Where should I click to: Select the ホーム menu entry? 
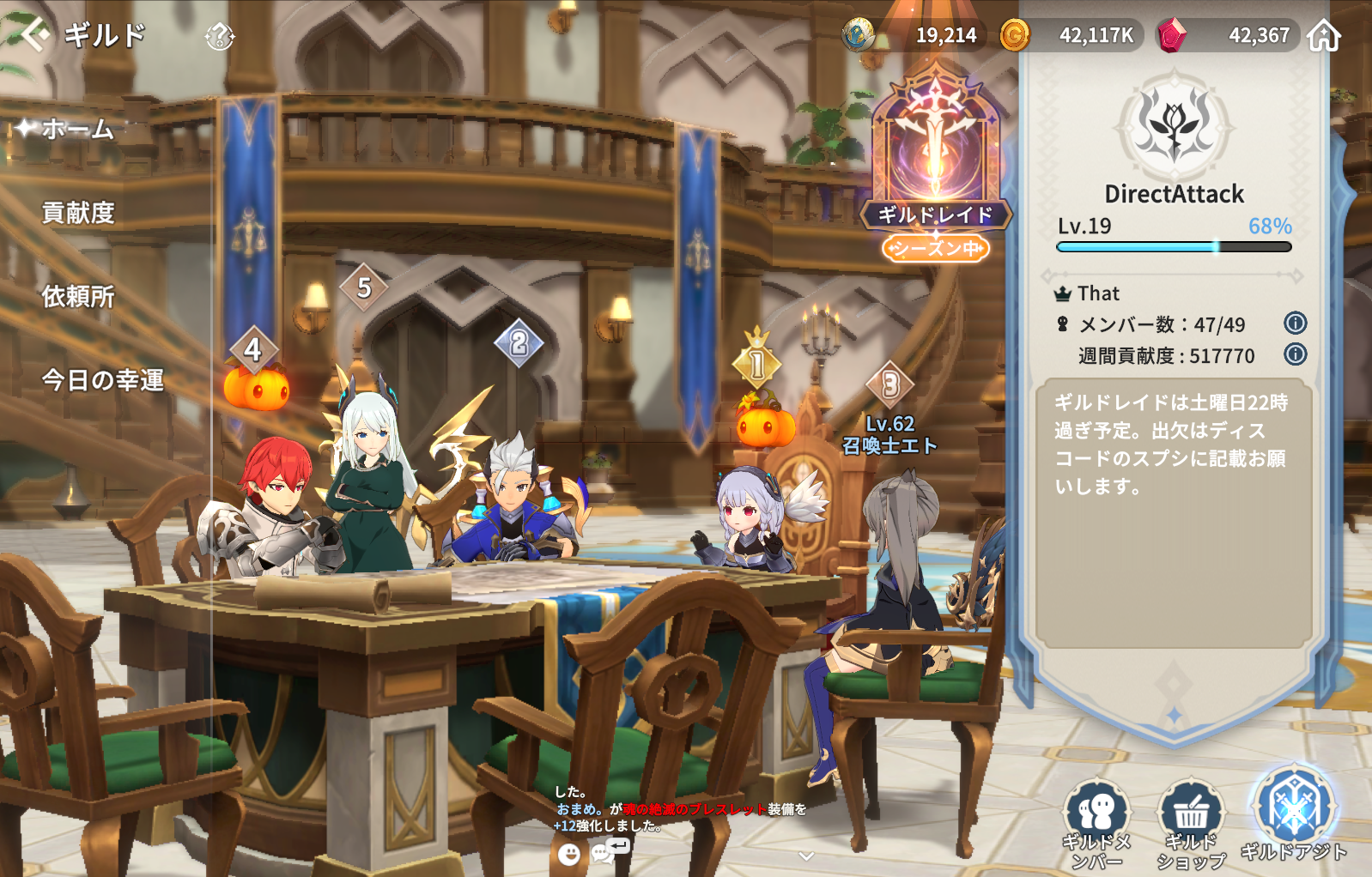click(77, 130)
